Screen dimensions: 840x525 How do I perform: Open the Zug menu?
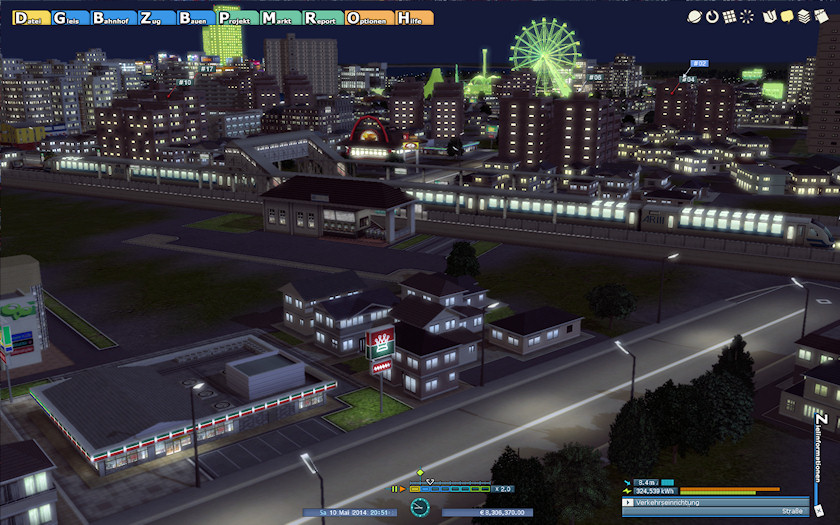[156, 18]
